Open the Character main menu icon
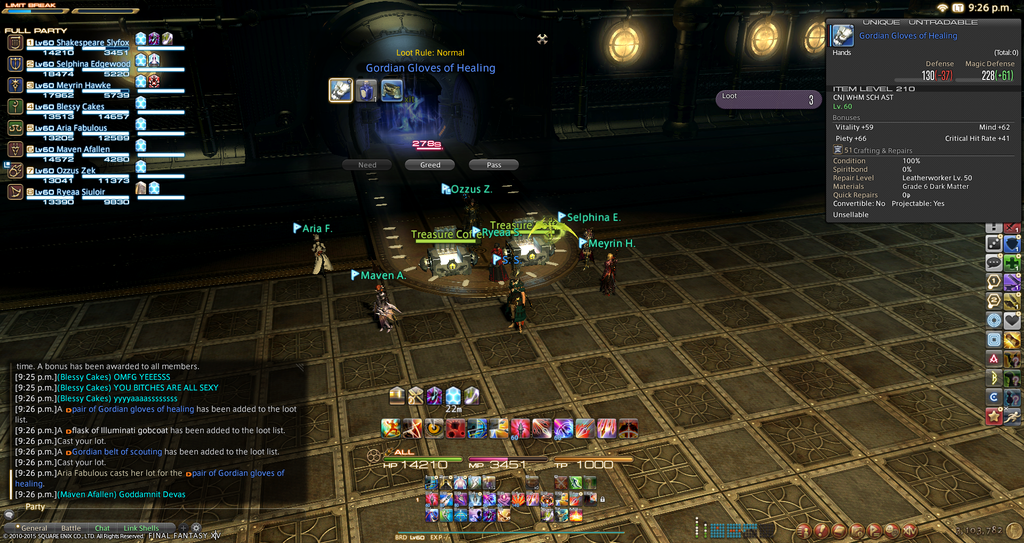This screenshot has height=543, width=1024. 804,530
